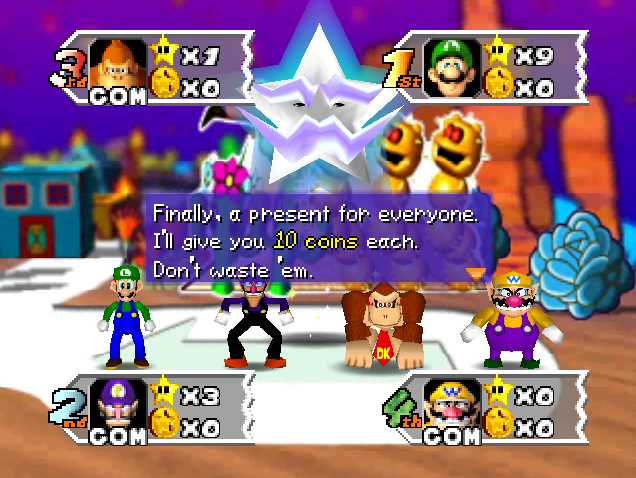Advance dialogue with the orange arrow
Screen dimensions: 636x478
point(474,271)
